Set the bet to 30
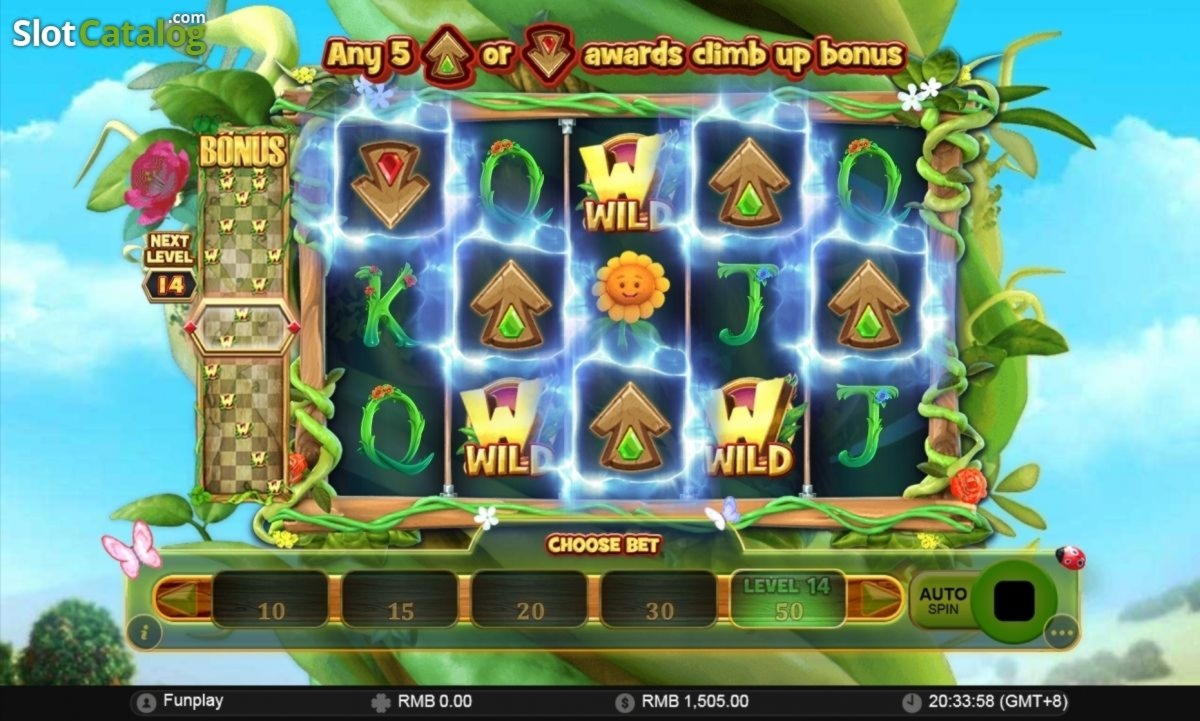1200x721 pixels. [658, 600]
